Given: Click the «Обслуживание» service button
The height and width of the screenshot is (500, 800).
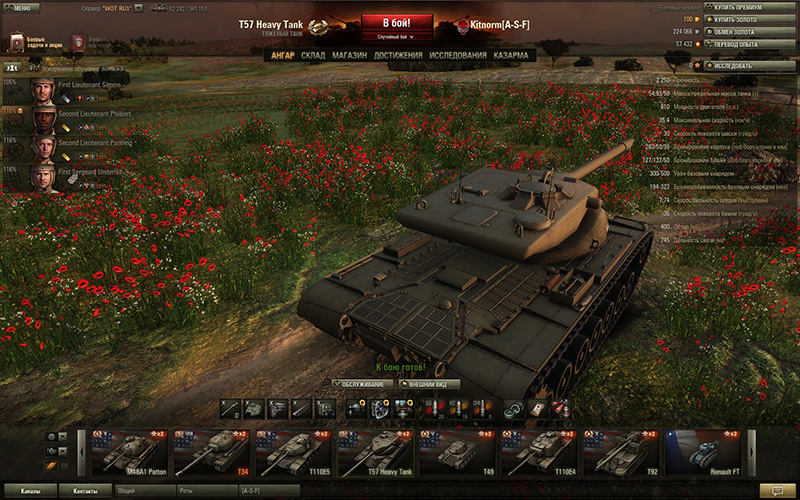Looking at the screenshot, I should 361,384.
